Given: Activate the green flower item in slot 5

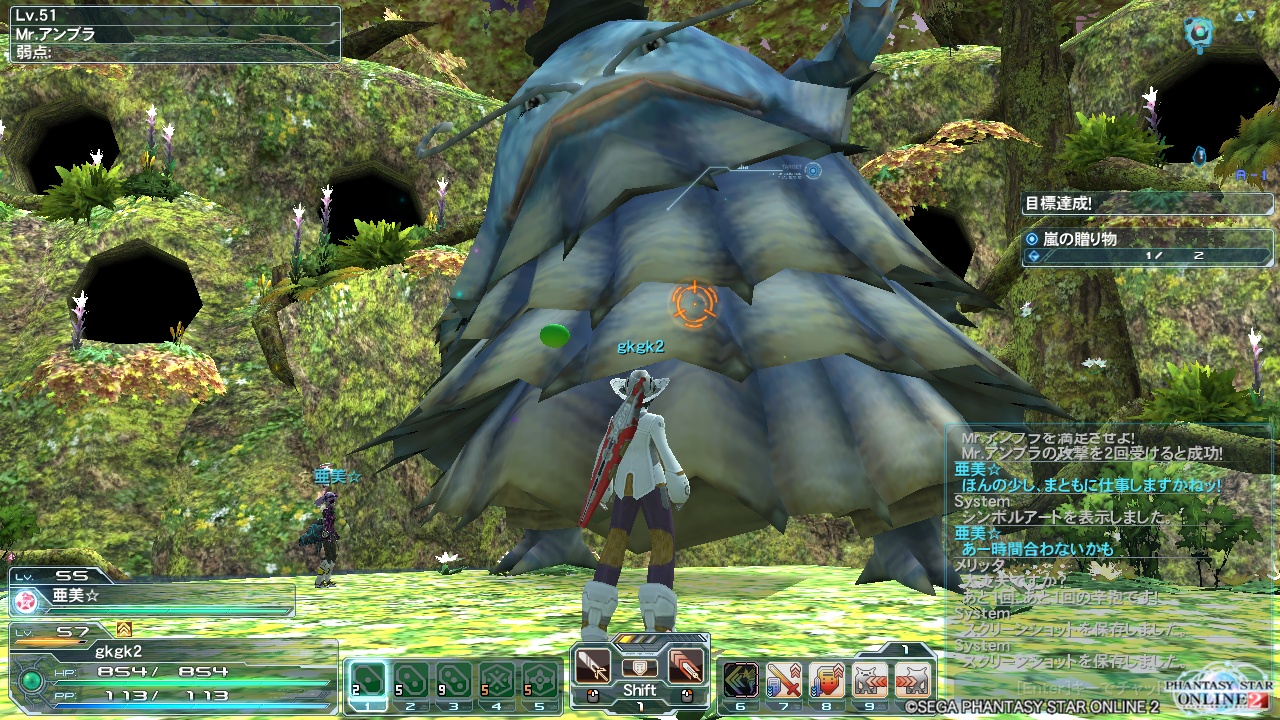Looking at the screenshot, I should tap(540, 679).
